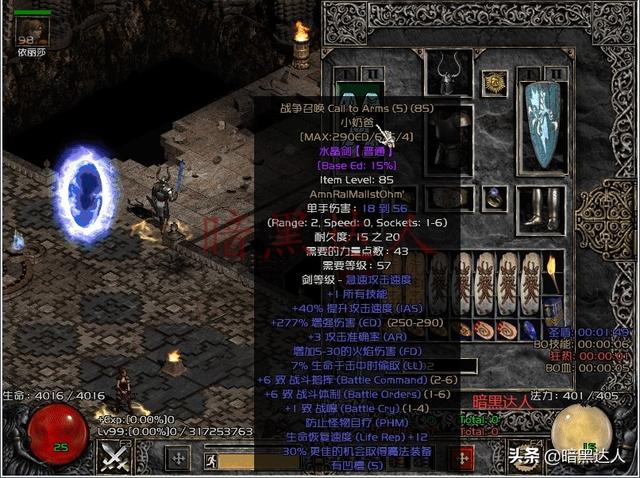
Task: Click the left attack skill crossed-swords icon
Action: (x=115, y=458)
